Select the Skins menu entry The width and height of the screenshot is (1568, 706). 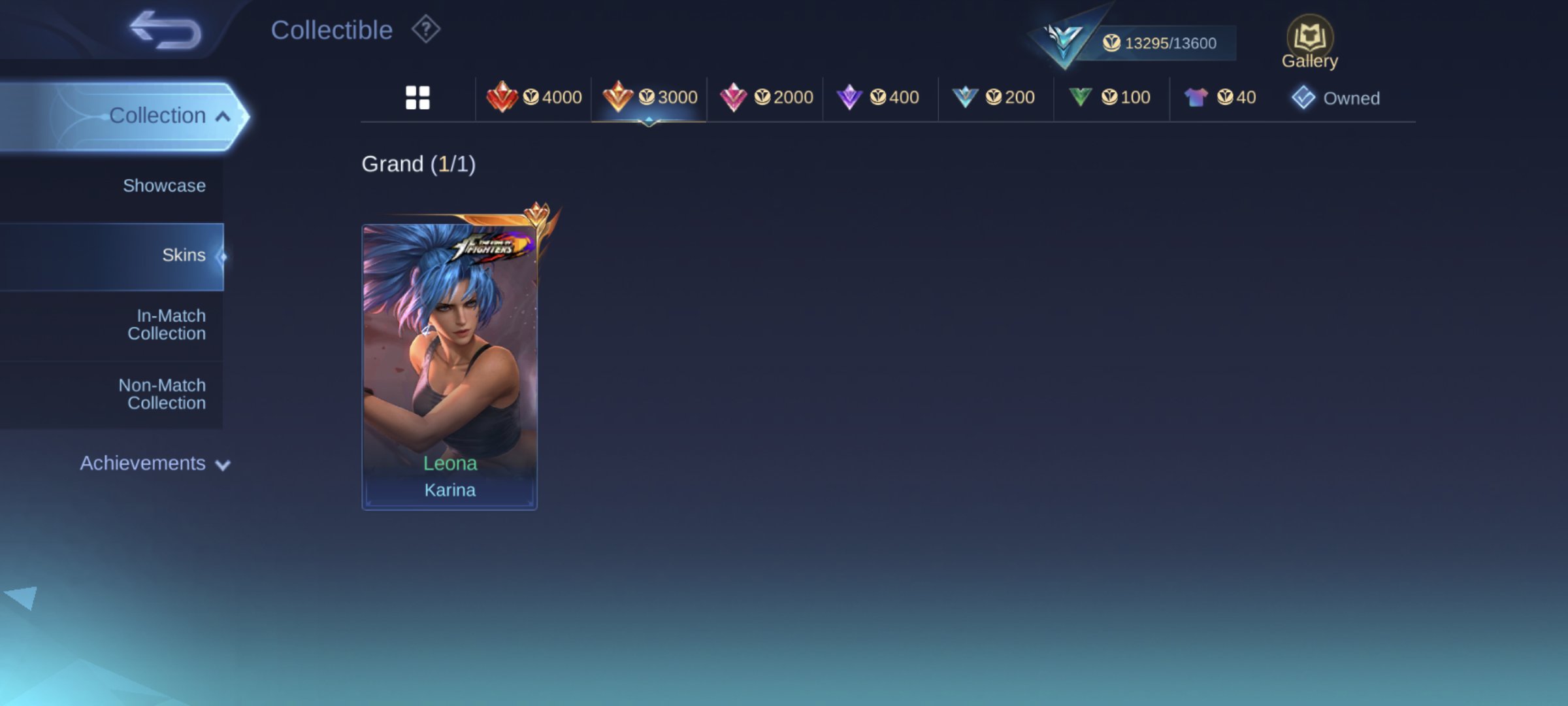tap(183, 255)
